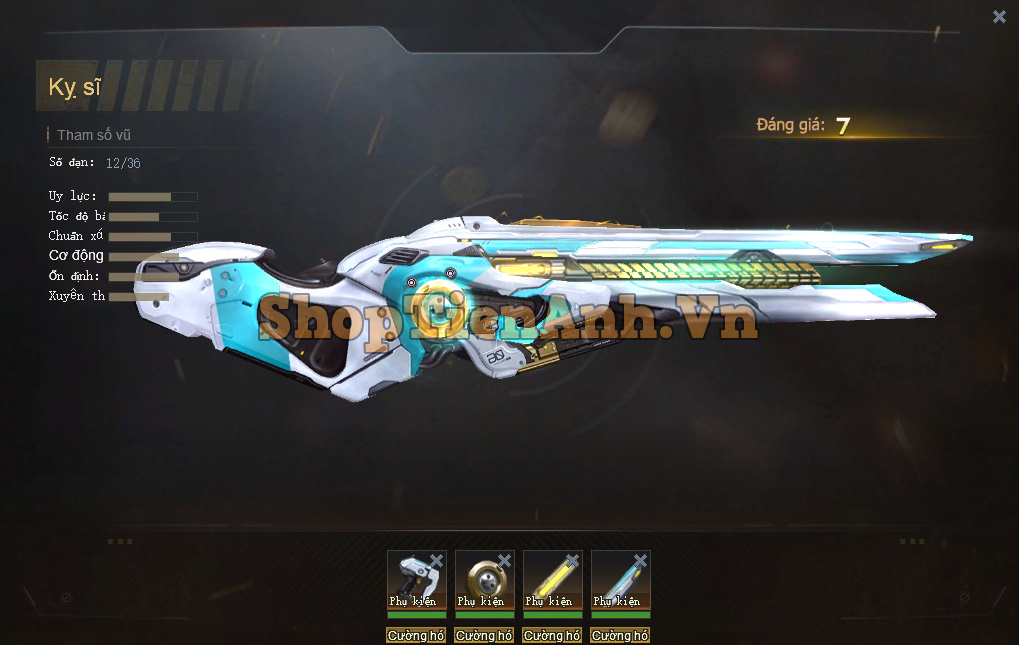Upgrade the blue barrel with Cường hóa
Viewport: 1019px width, 645px height.
pos(620,636)
